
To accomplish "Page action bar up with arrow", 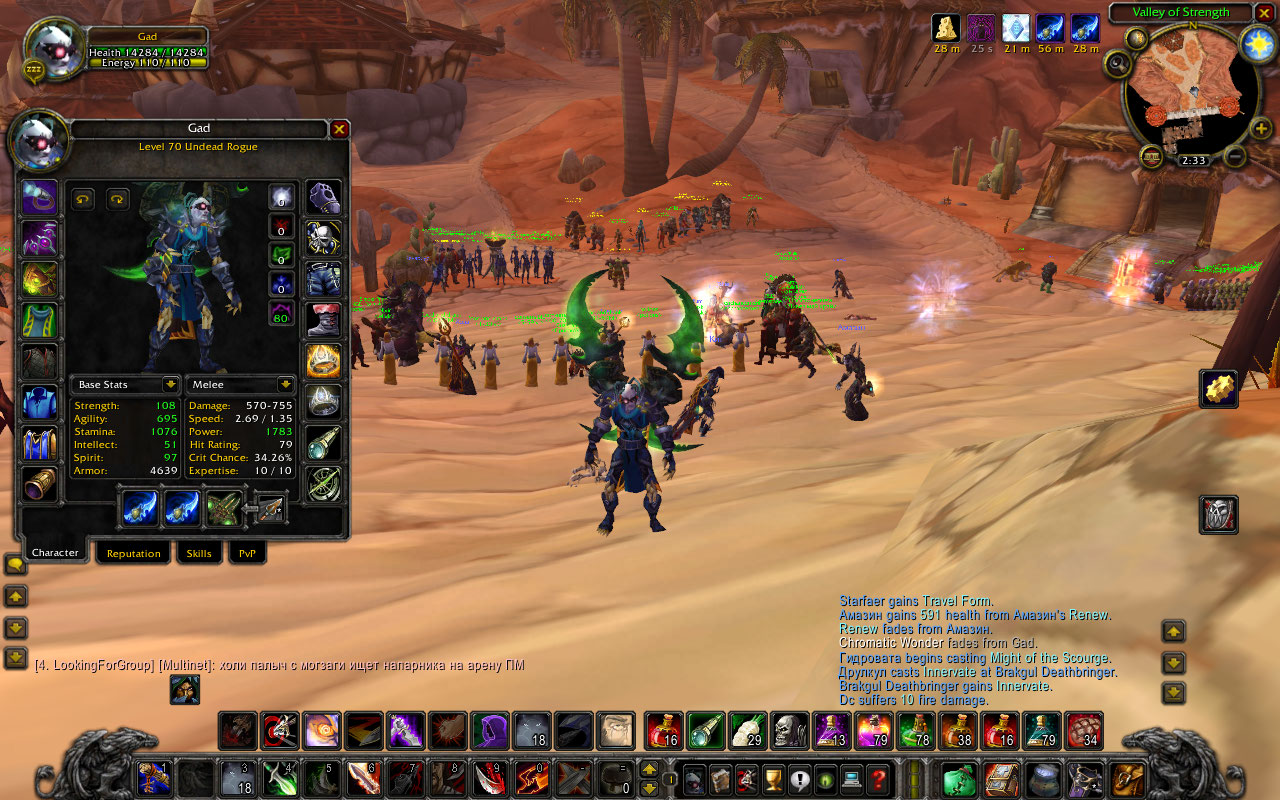I will tap(649, 769).
